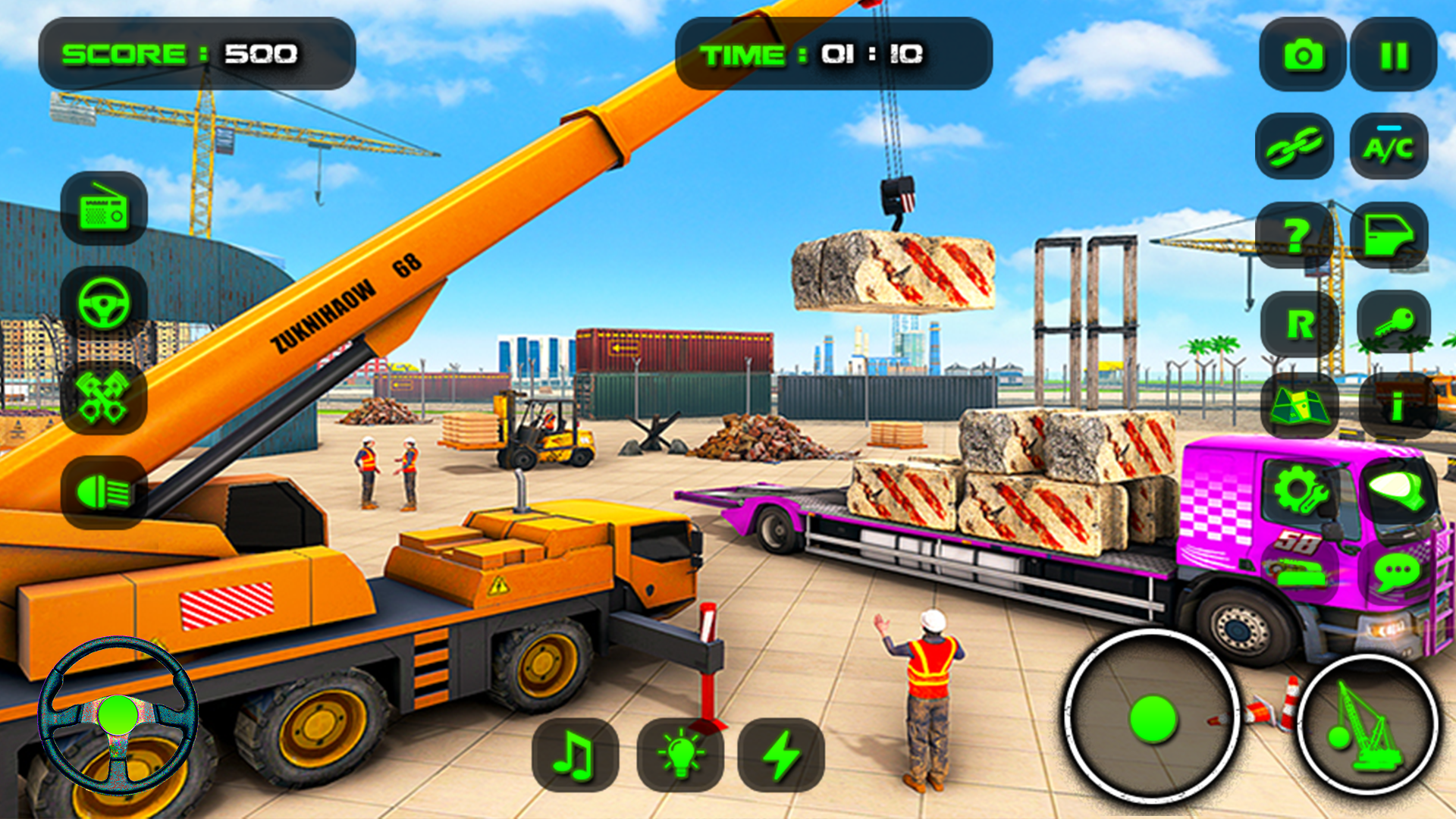Activate the ignition key button

pyautogui.click(x=1394, y=323)
